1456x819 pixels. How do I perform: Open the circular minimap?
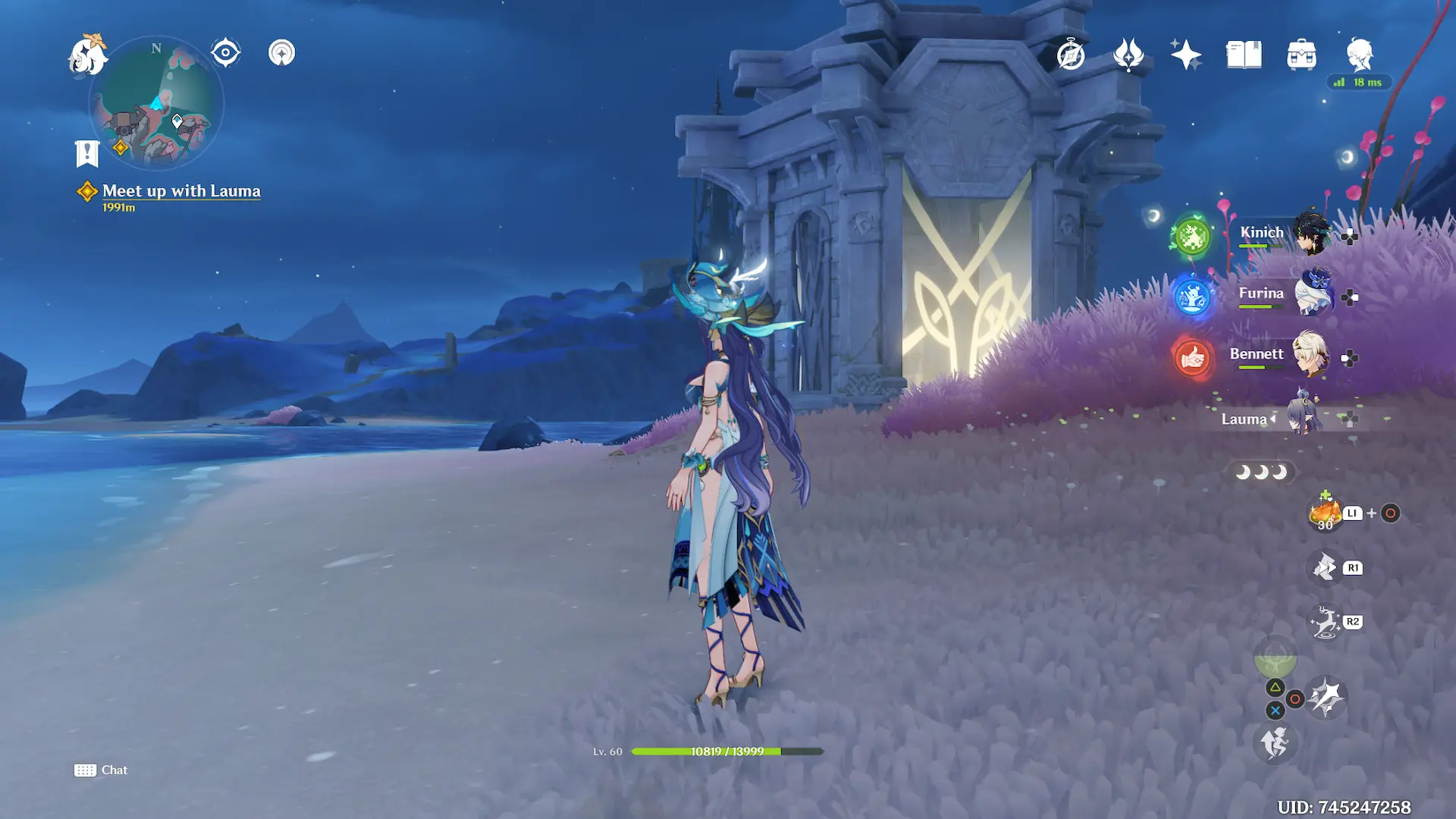156,103
